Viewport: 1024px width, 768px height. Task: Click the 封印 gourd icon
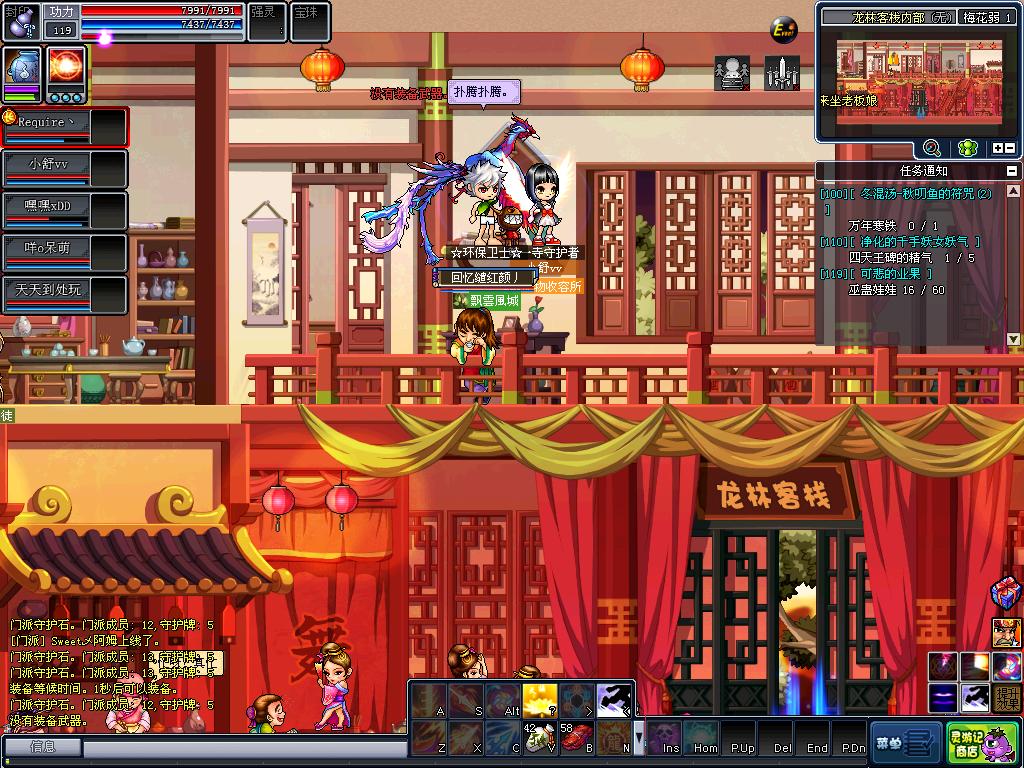21,21
